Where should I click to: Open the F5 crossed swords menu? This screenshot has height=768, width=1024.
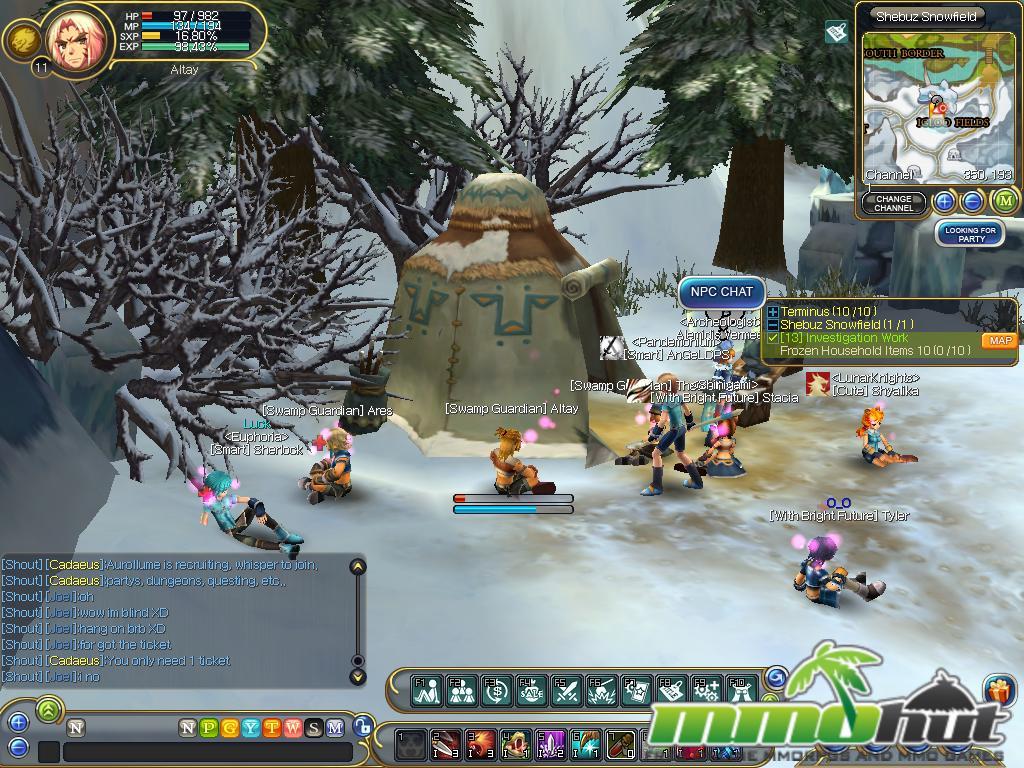(x=565, y=689)
